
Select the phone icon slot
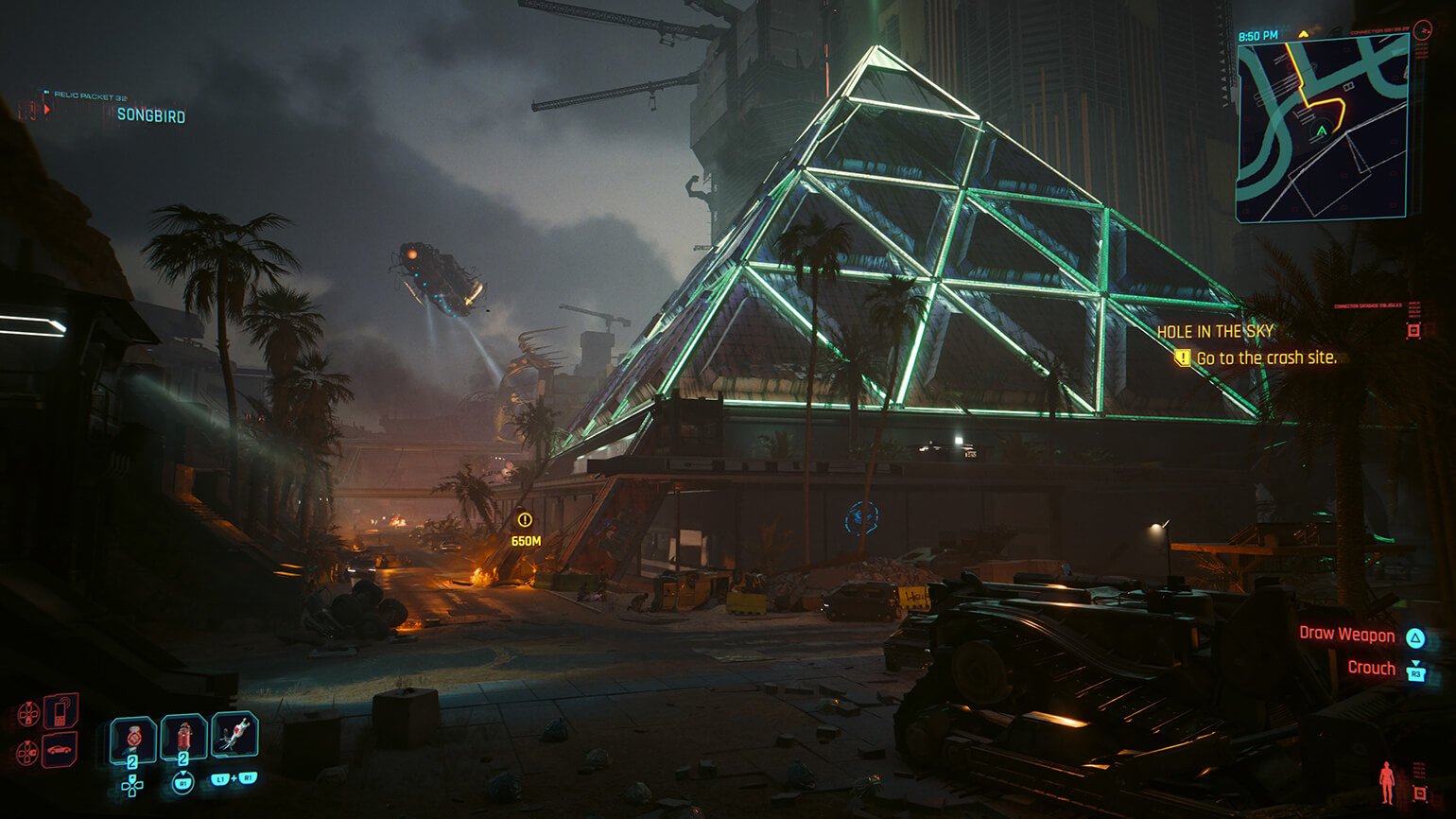61,711
